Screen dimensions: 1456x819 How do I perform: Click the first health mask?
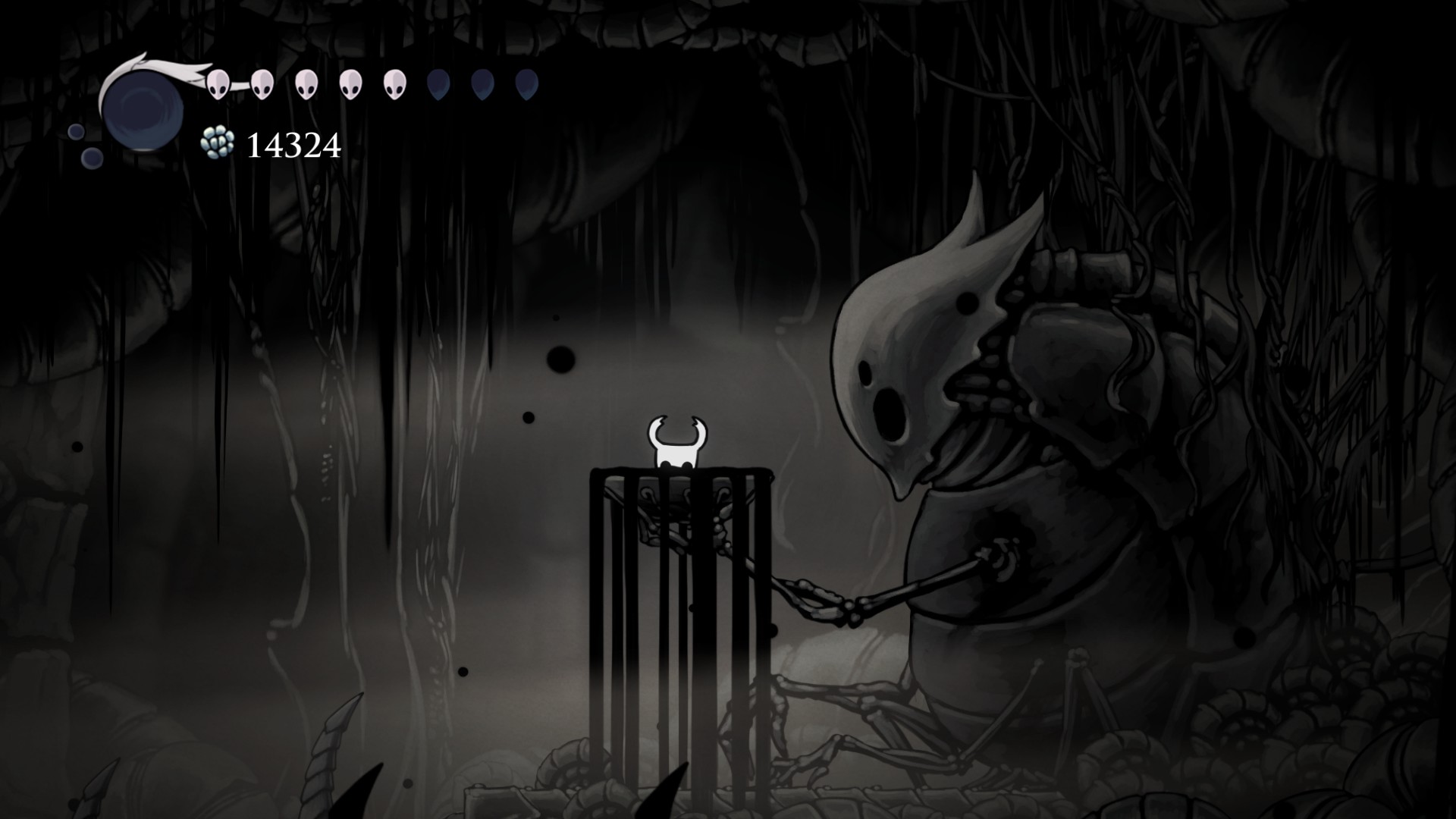[218, 83]
